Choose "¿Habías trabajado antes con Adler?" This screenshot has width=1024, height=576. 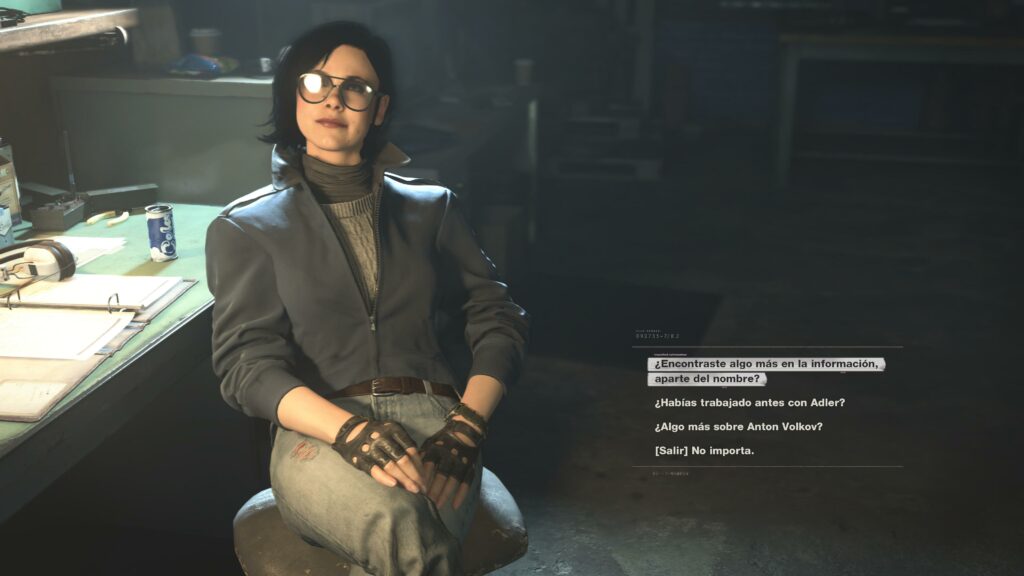pyautogui.click(x=750, y=403)
